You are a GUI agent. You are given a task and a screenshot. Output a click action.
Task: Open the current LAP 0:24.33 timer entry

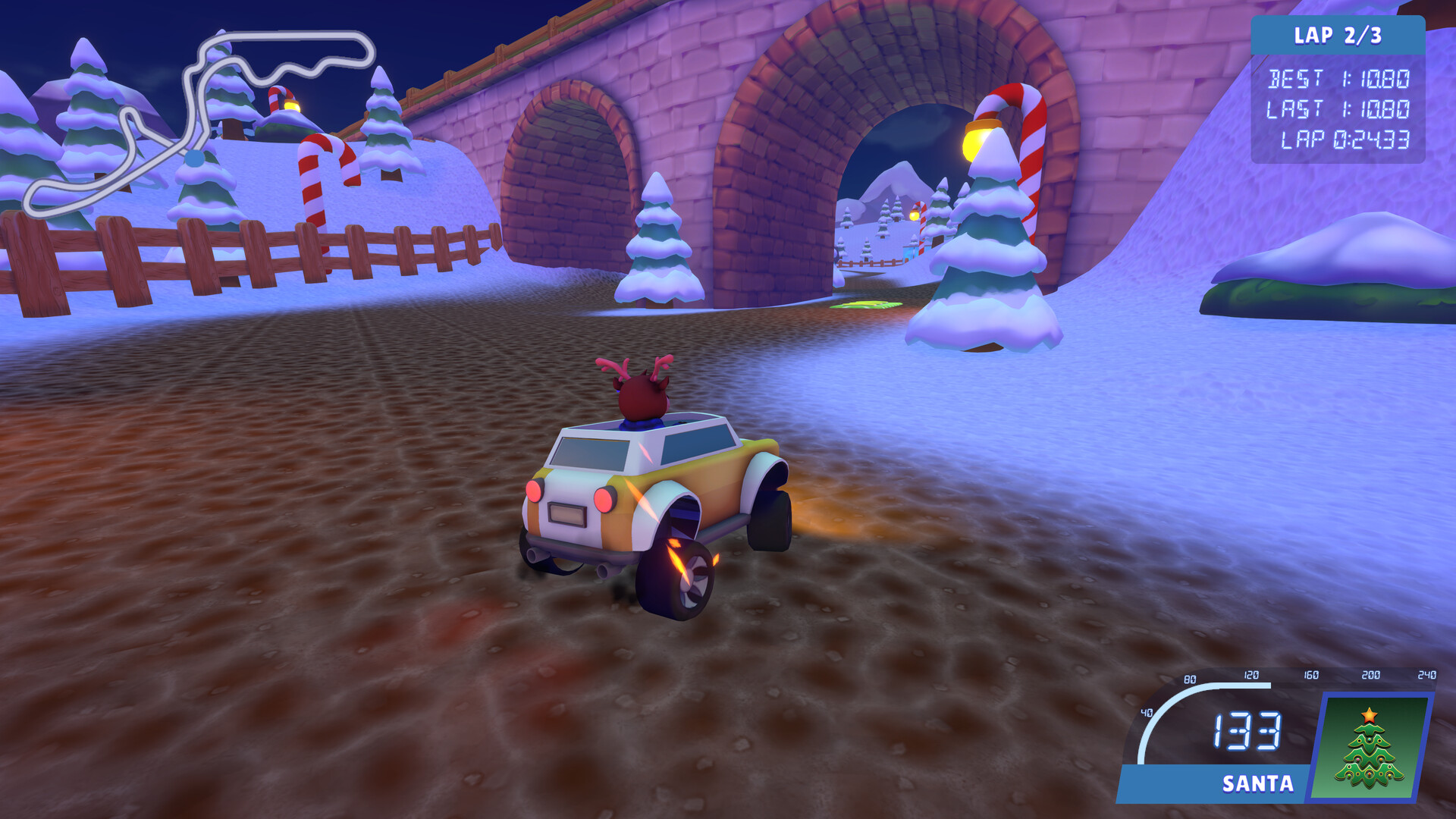1350,139
